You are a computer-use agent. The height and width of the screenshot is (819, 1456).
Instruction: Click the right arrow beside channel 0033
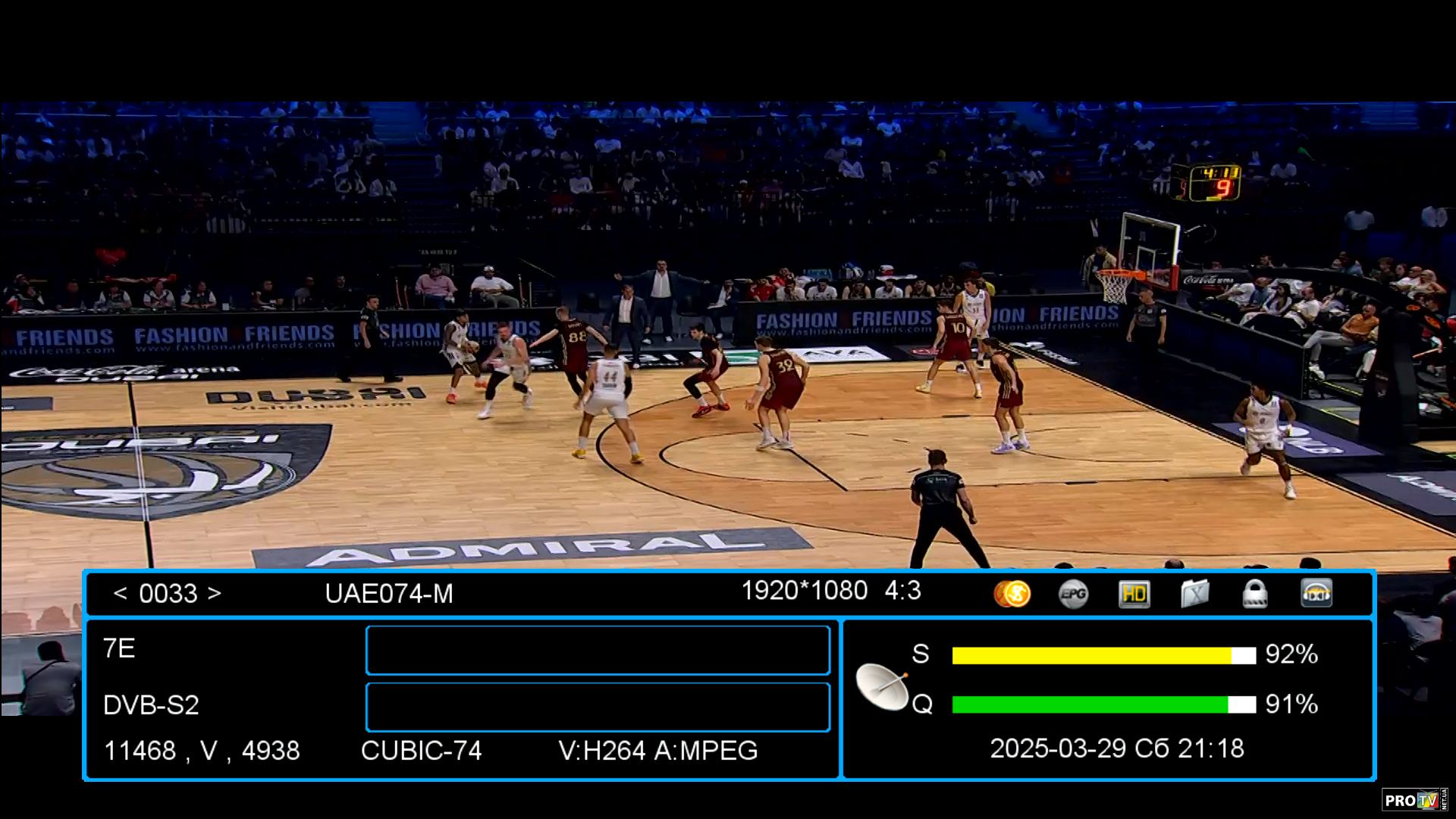pyautogui.click(x=215, y=593)
